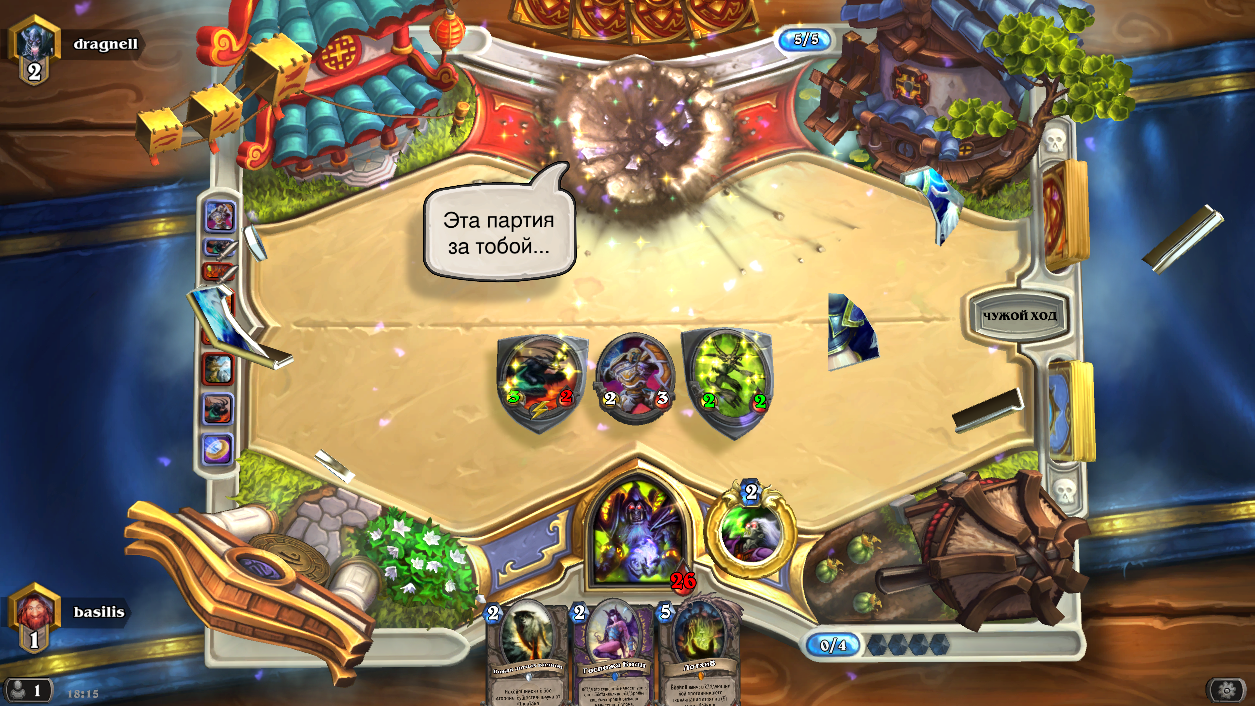Select the armored 2/3 minion on board
1255x706 pixels.
pyautogui.click(x=635, y=378)
